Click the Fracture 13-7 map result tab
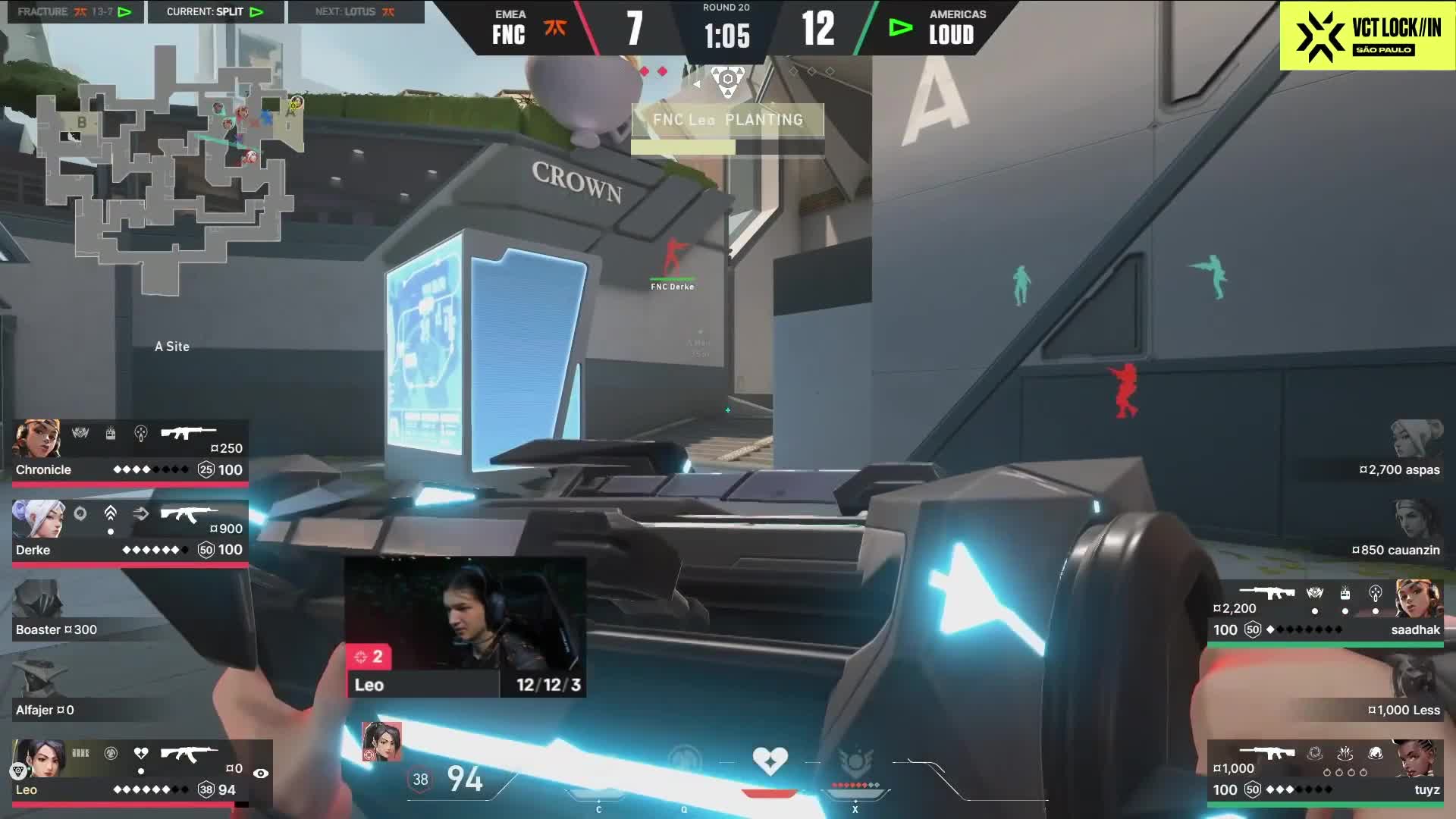Viewport: 1456px width, 819px height. pyautogui.click(x=74, y=11)
